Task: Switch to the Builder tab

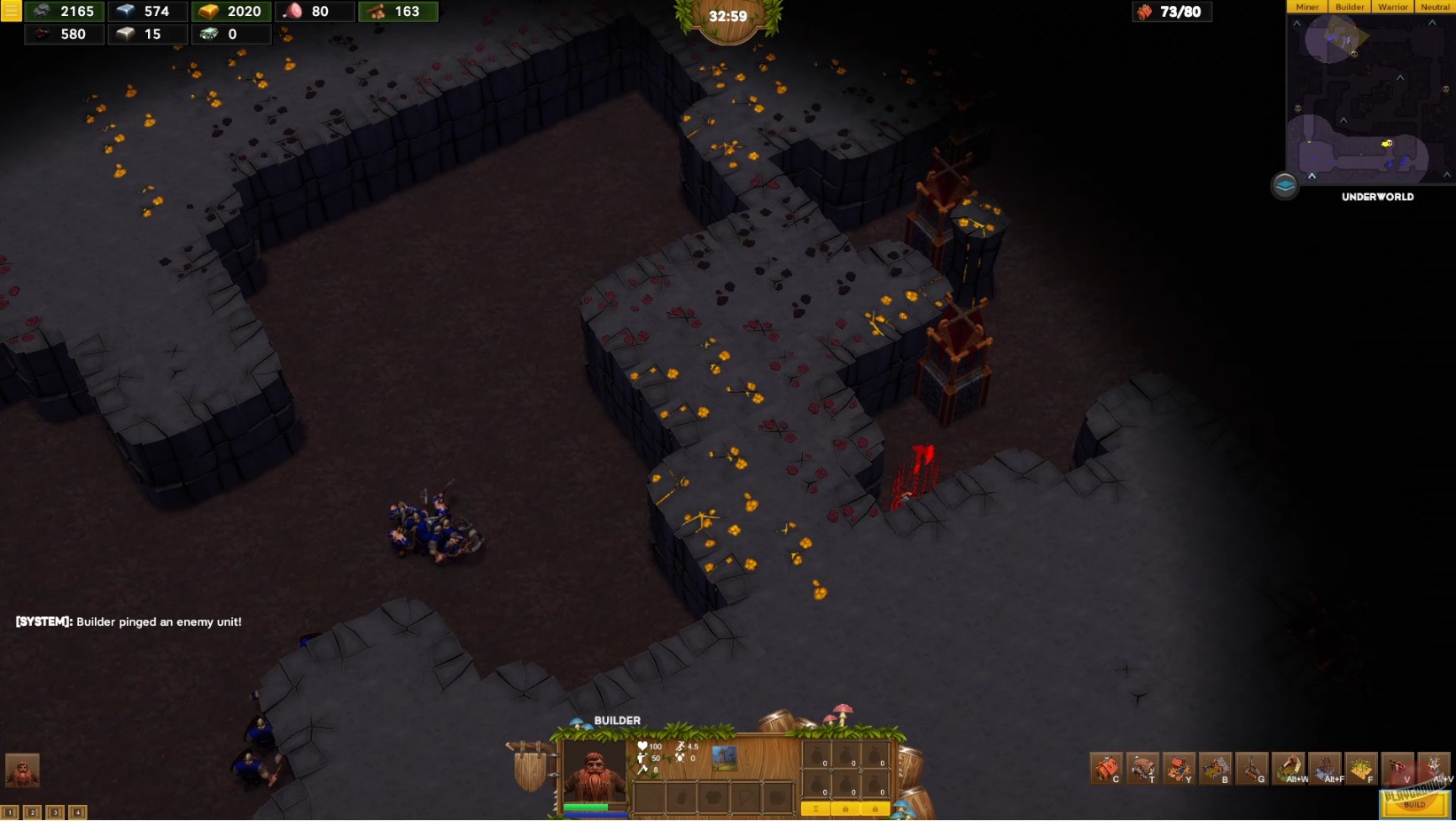Action: [1349, 6]
